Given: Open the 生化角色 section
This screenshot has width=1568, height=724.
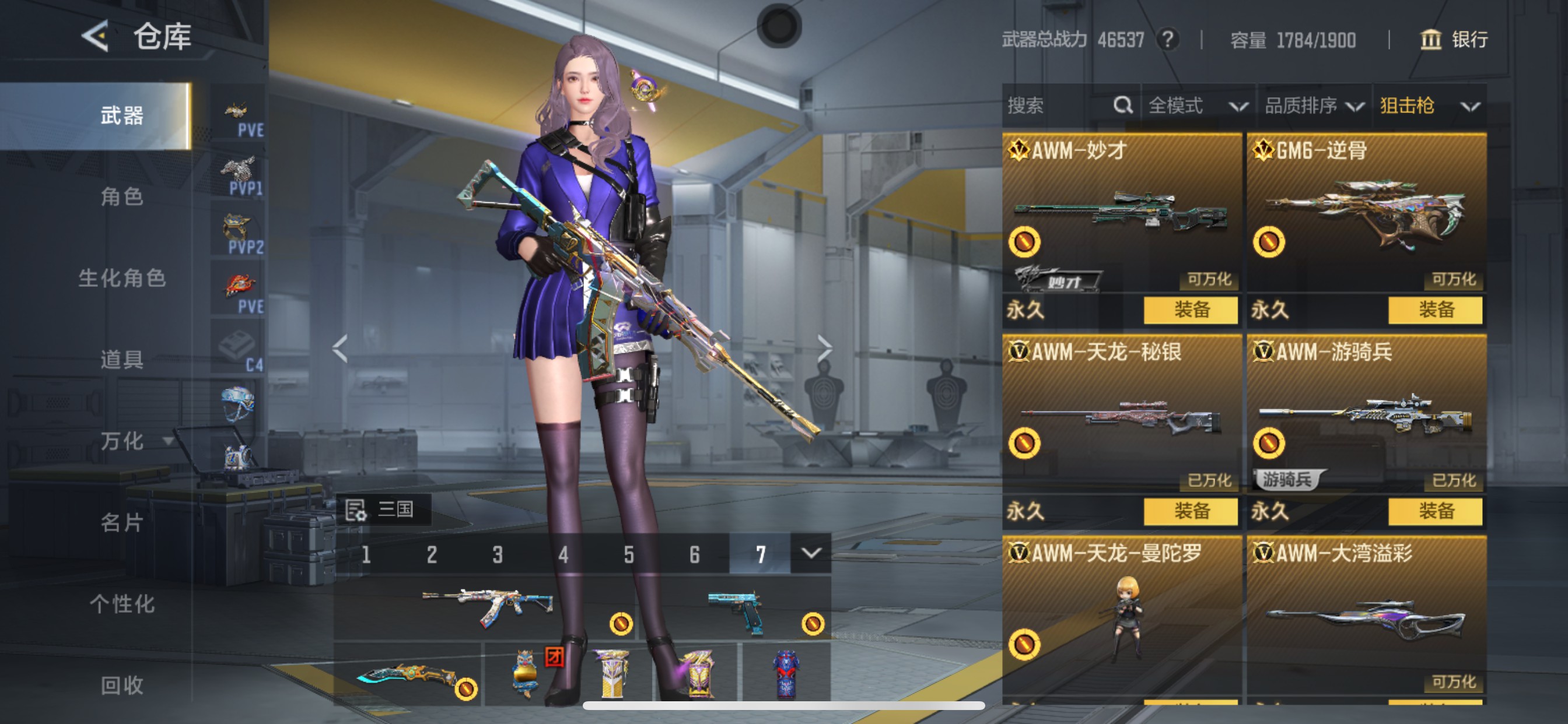Looking at the screenshot, I should 122,278.
